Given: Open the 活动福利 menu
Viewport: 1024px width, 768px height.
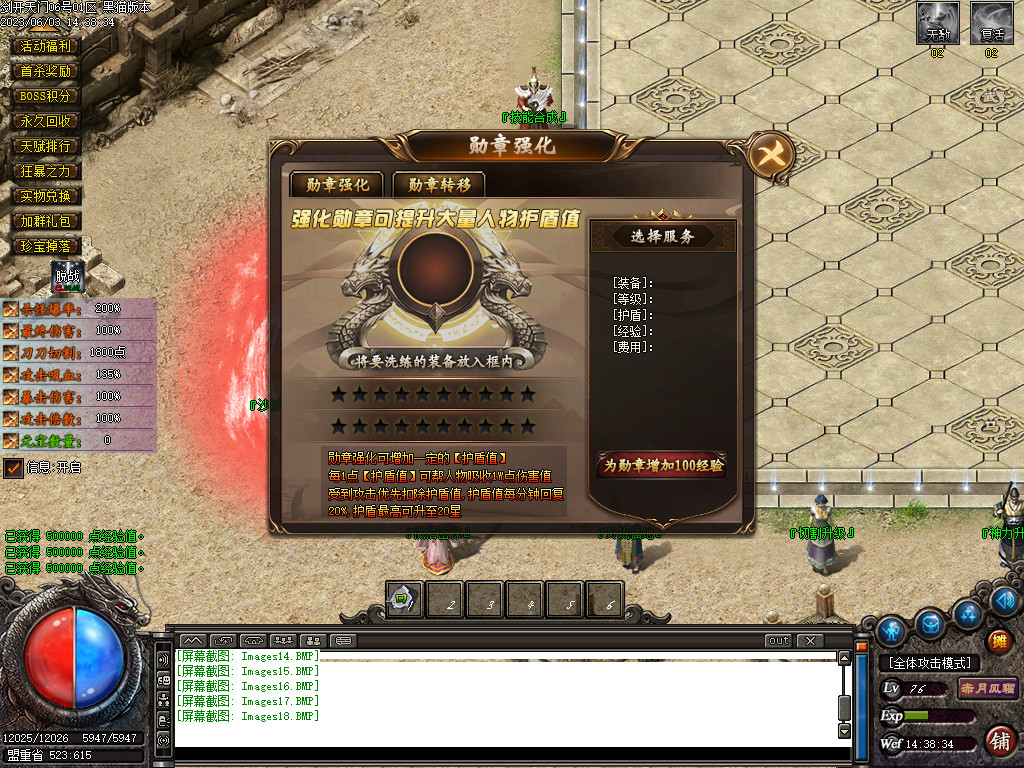Looking at the screenshot, I should [46, 46].
